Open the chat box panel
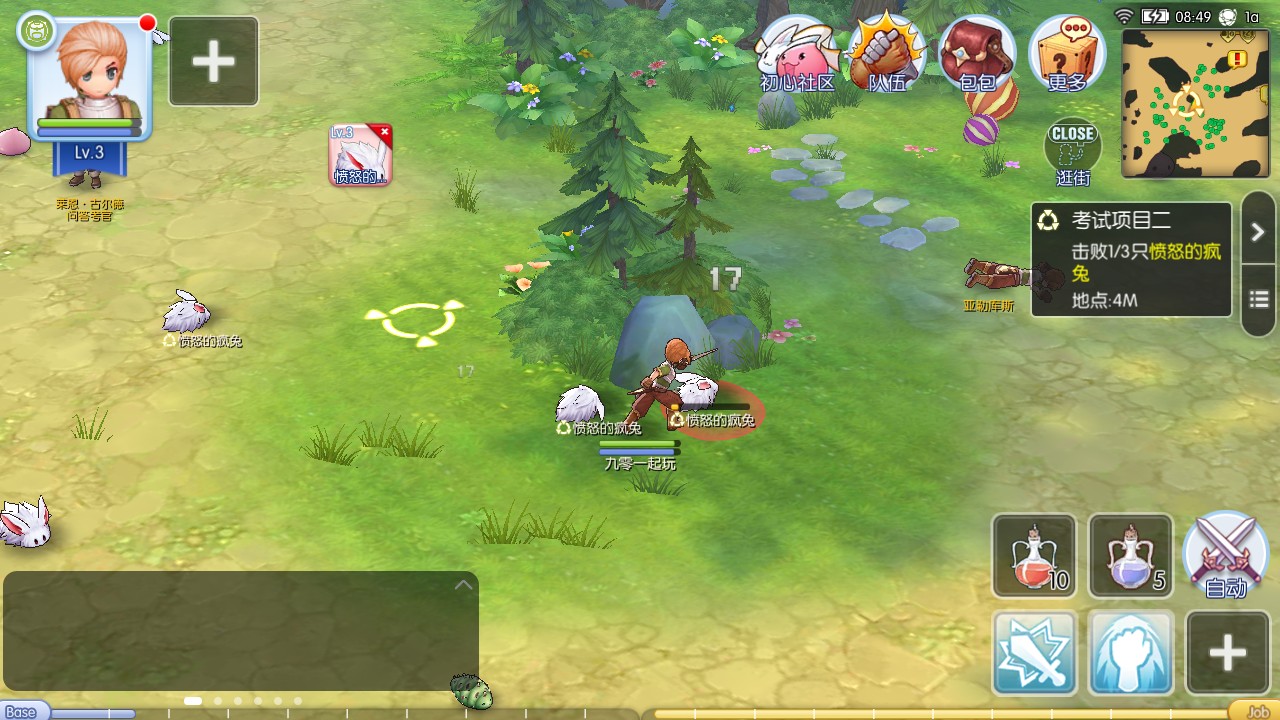 coord(240,630)
